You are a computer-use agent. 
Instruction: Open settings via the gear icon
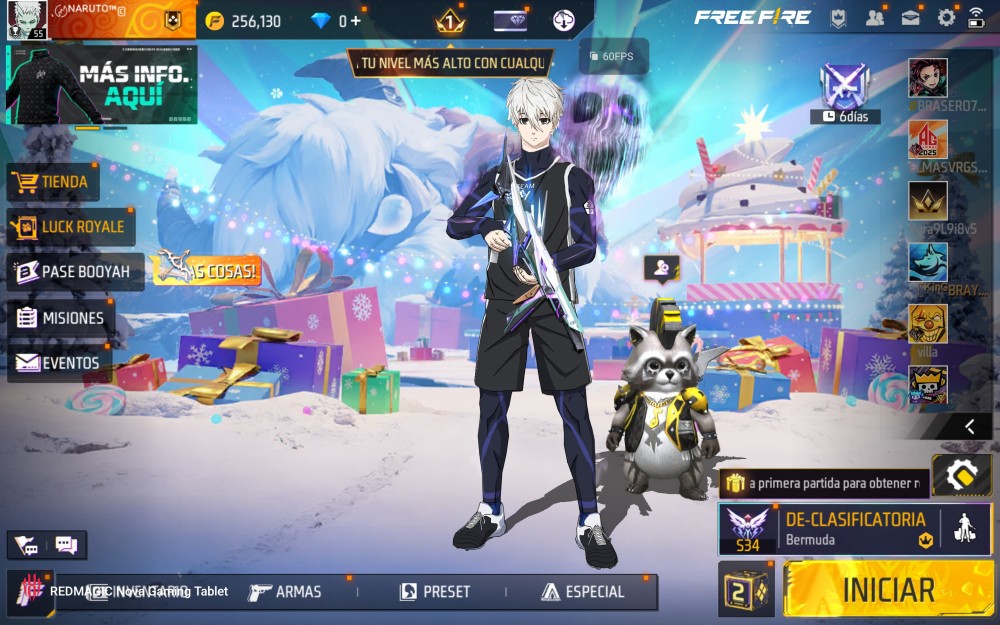click(x=946, y=18)
